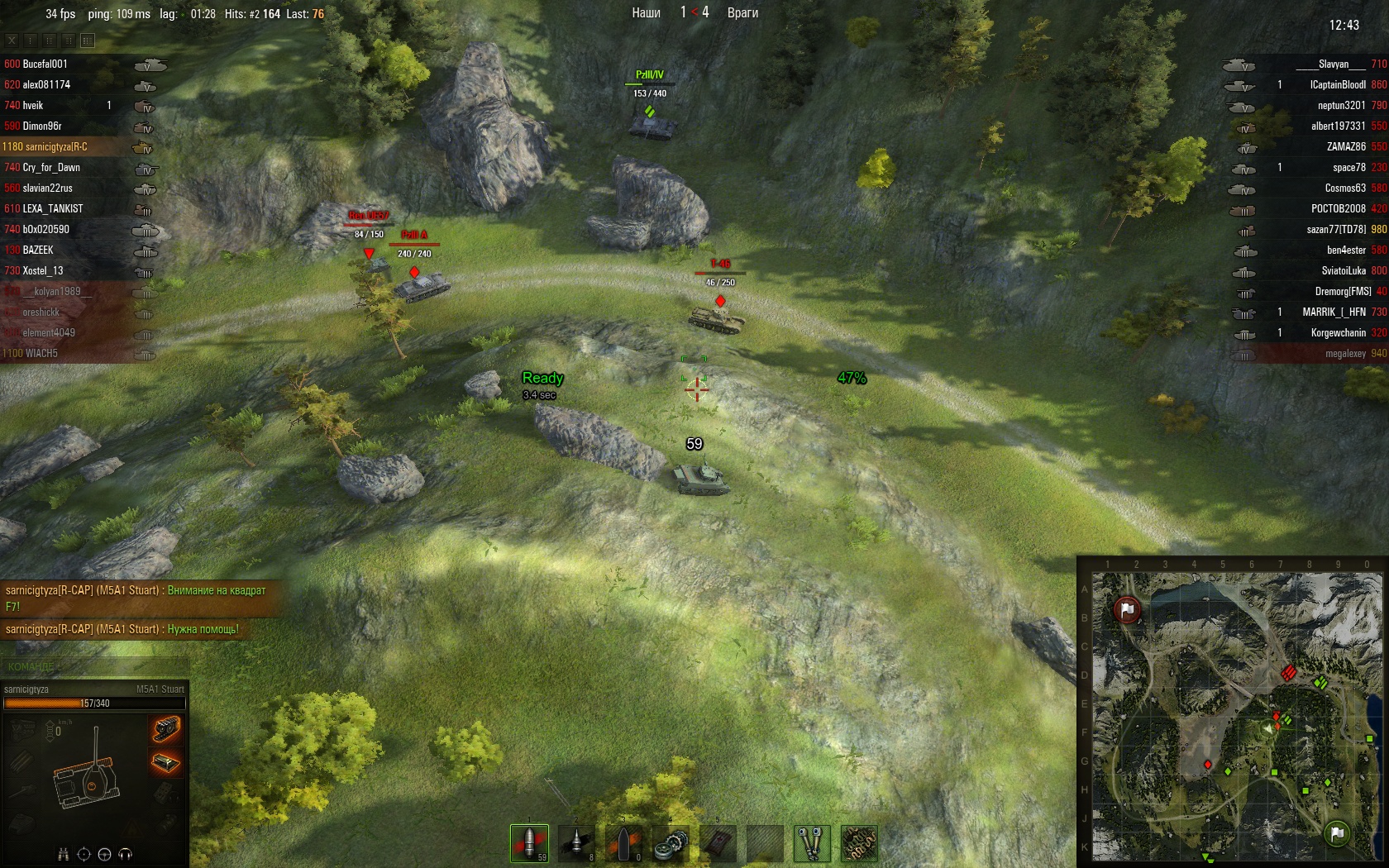Image resolution: width=1389 pixels, height=868 pixels.
Task: Select the widest player list layout button
Action: click(88, 40)
